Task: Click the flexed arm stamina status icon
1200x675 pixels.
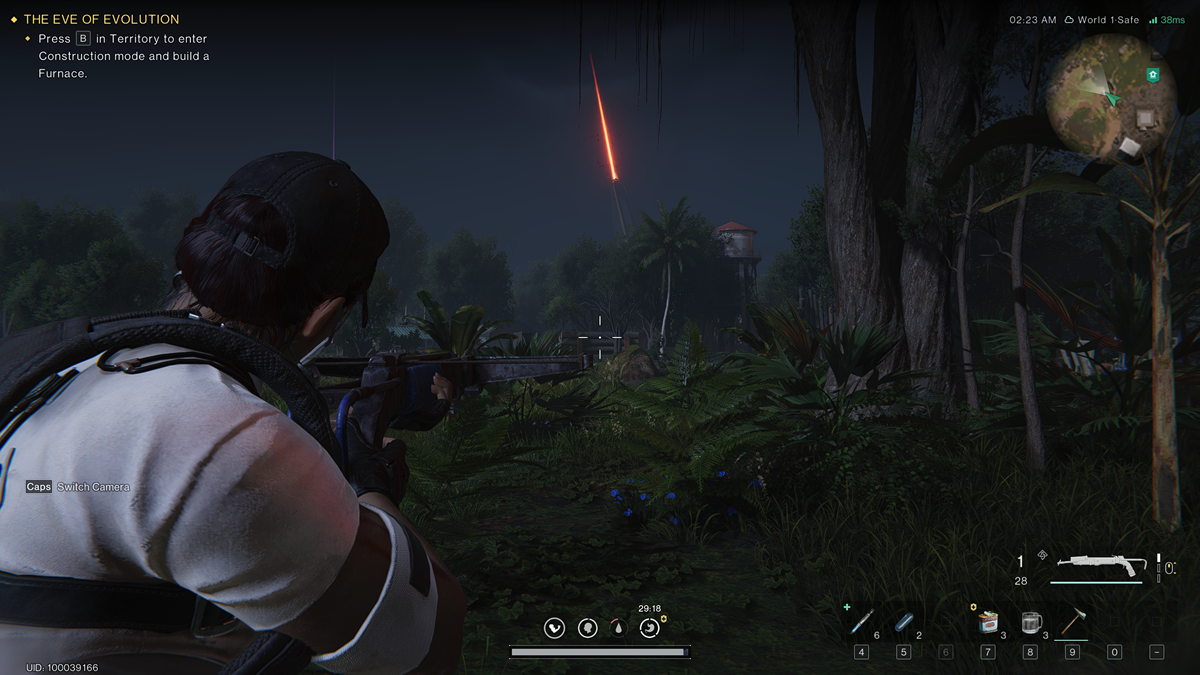Action: pyautogui.click(x=554, y=627)
